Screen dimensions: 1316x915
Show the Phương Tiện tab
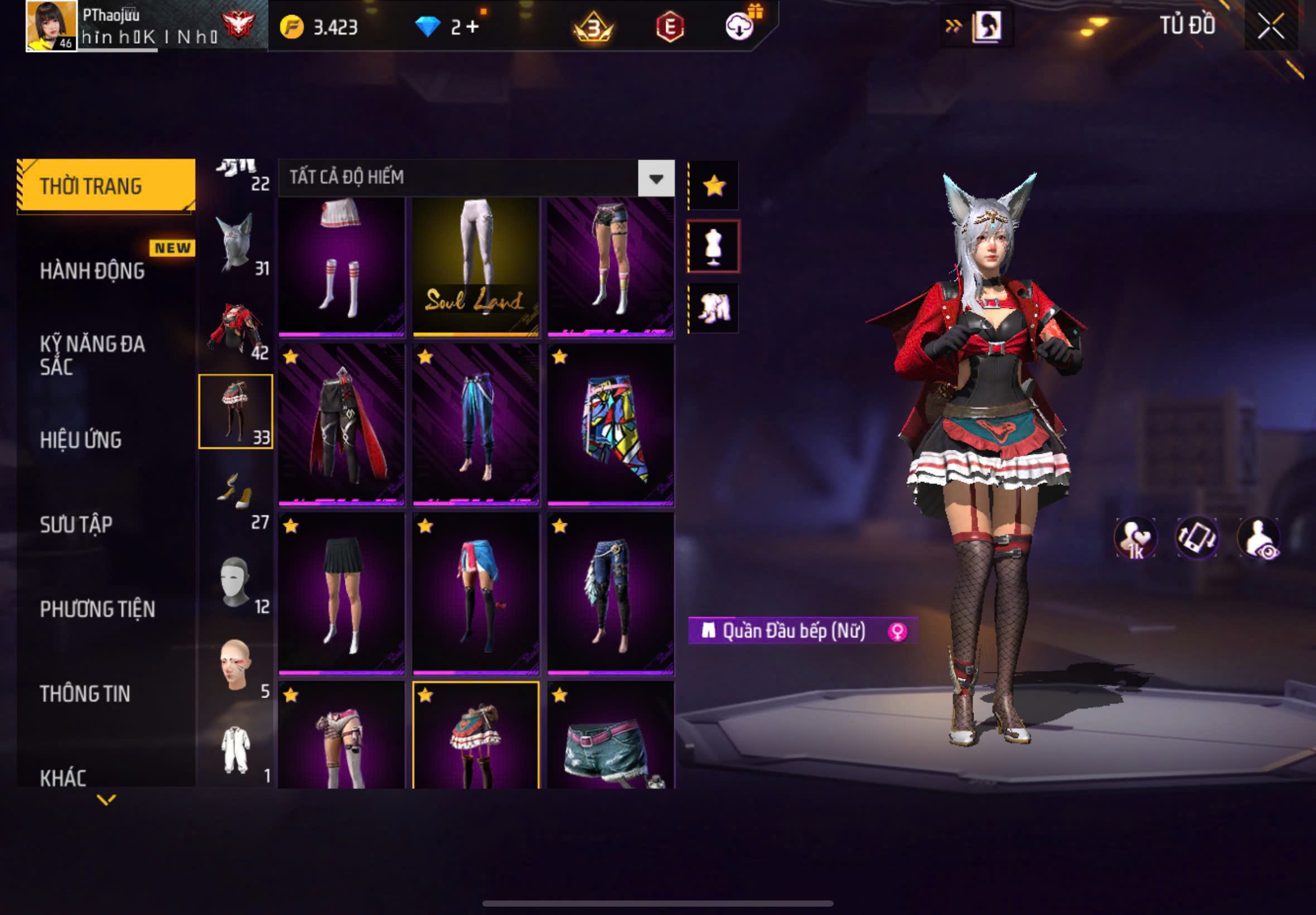pyautogui.click(x=98, y=609)
